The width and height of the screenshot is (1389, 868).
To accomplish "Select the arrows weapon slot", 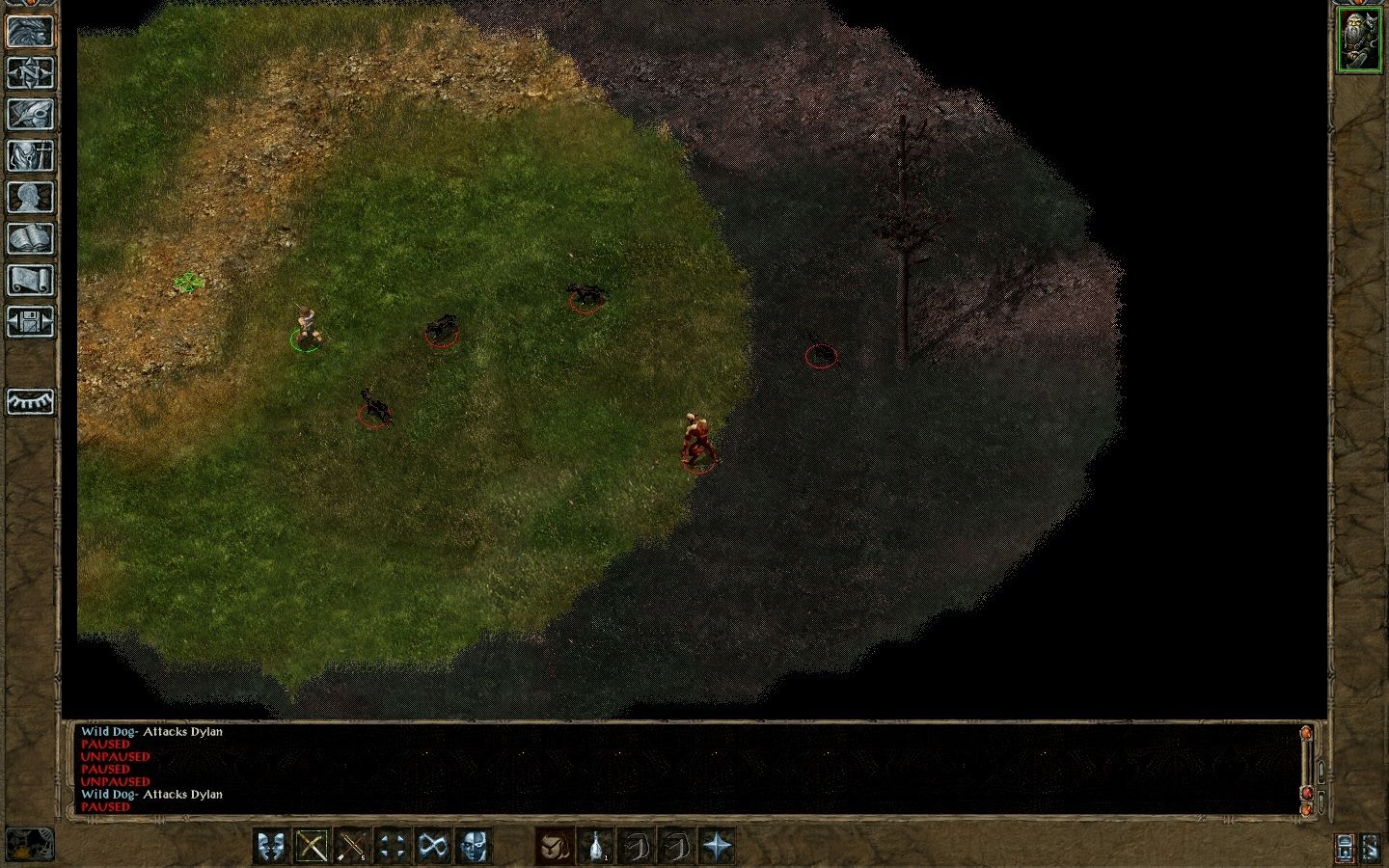I will pyautogui.click(x=351, y=847).
